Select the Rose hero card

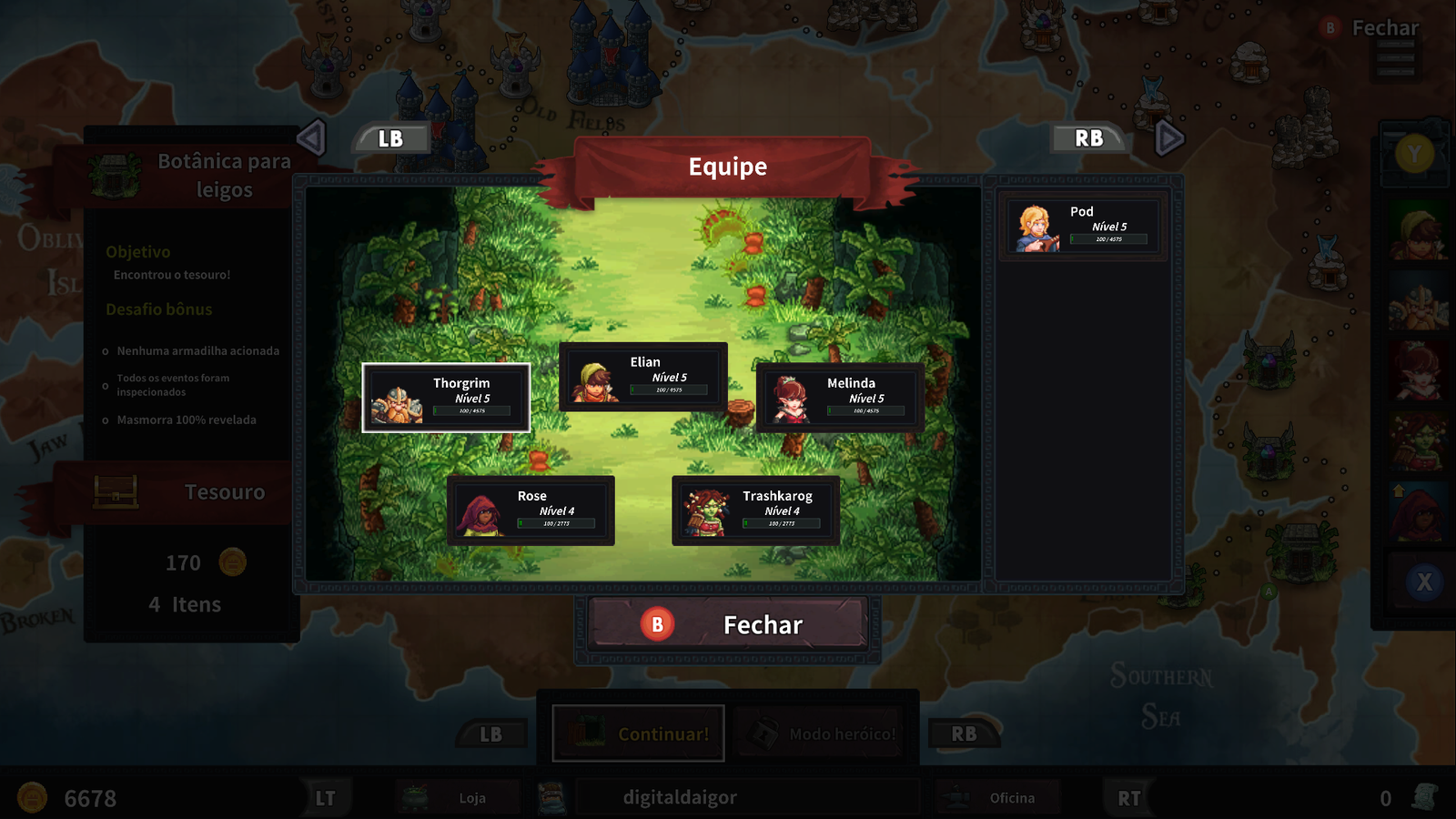pyautogui.click(x=531, y=511)
